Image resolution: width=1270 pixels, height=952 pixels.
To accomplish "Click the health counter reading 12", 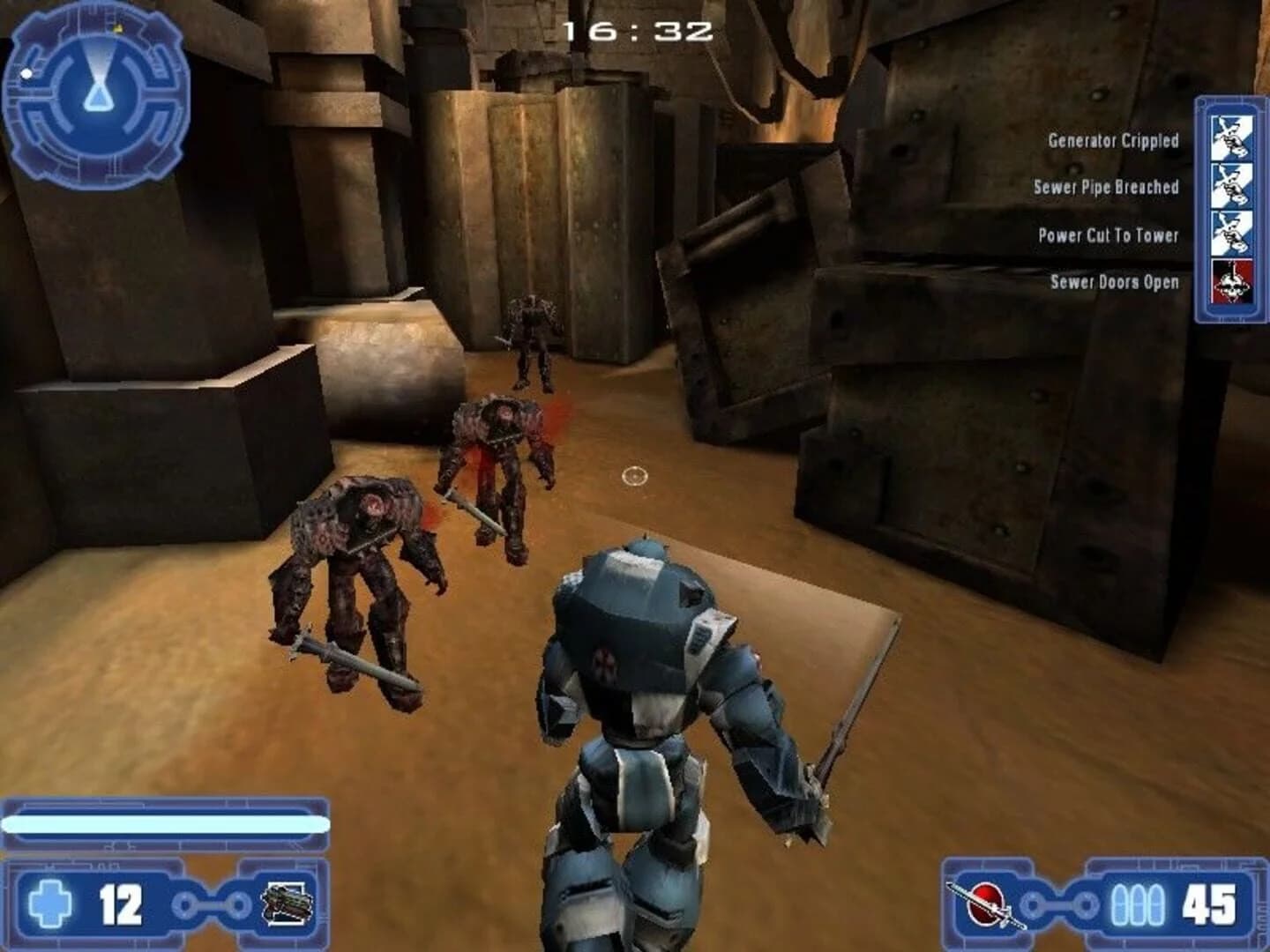I will pos(123,904).
